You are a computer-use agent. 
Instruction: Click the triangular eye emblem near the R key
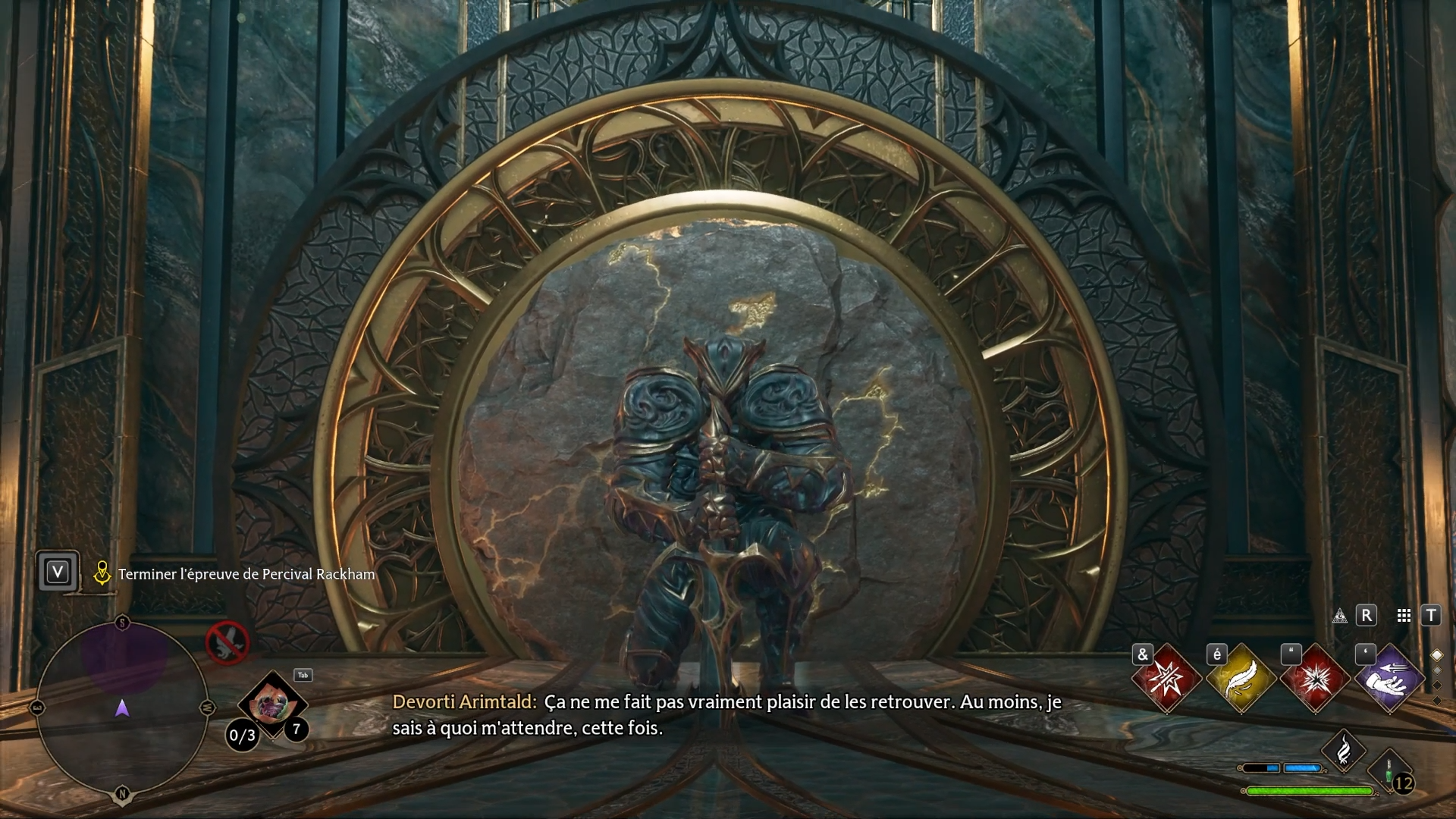pyautogui.click(x=1339, y=617)
